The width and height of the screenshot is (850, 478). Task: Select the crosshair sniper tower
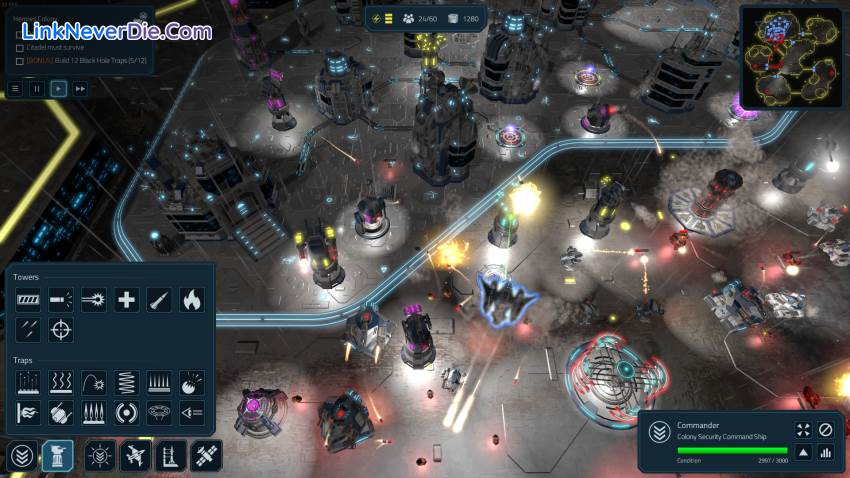coord(61,329)
